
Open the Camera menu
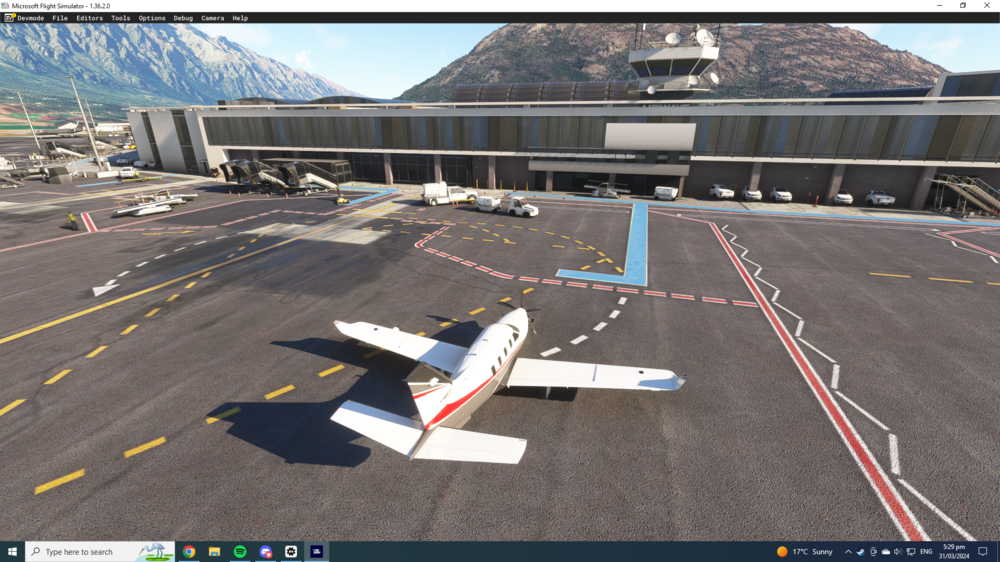212,18
